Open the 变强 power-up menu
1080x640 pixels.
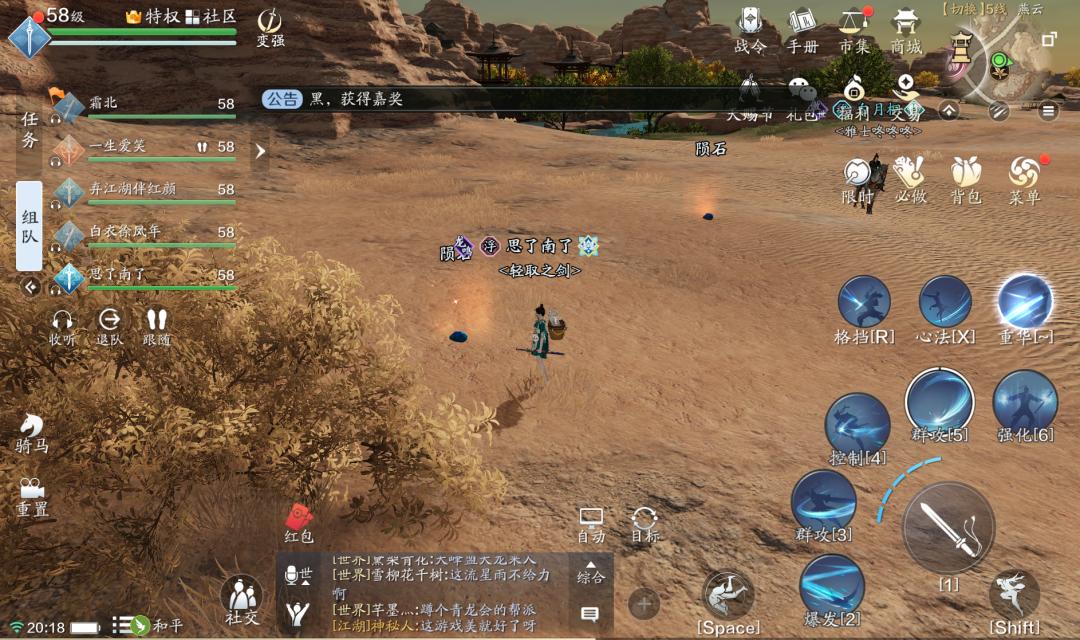(x=270, y=26)
